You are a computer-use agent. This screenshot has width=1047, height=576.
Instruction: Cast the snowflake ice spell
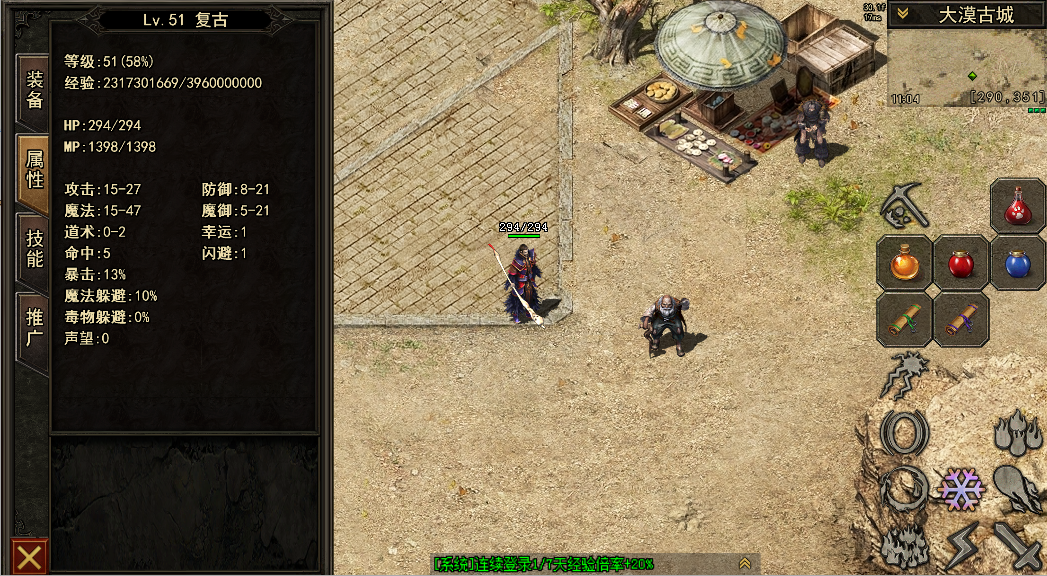click(x=961, y=489)
